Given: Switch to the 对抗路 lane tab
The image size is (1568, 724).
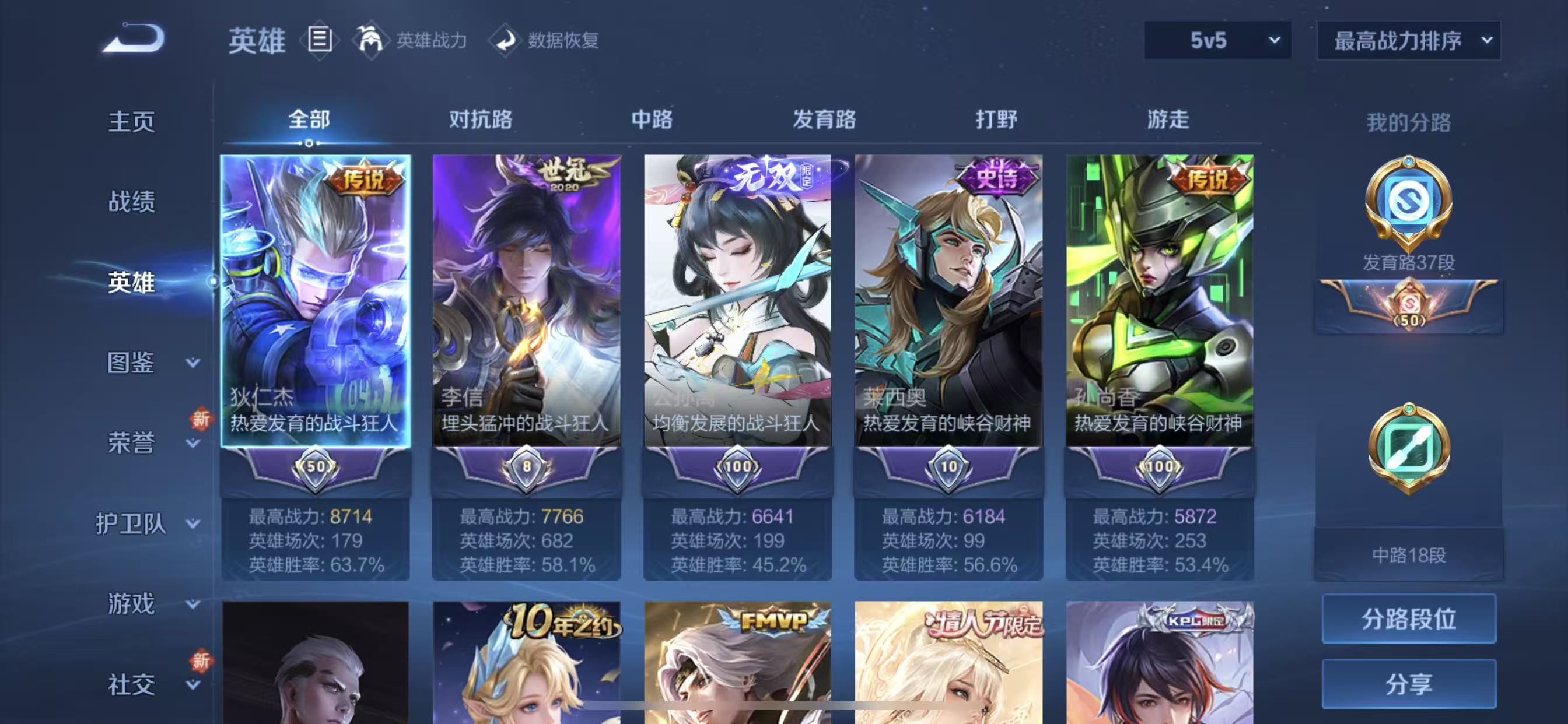Looking at the screenshot, I should [481, 121].
